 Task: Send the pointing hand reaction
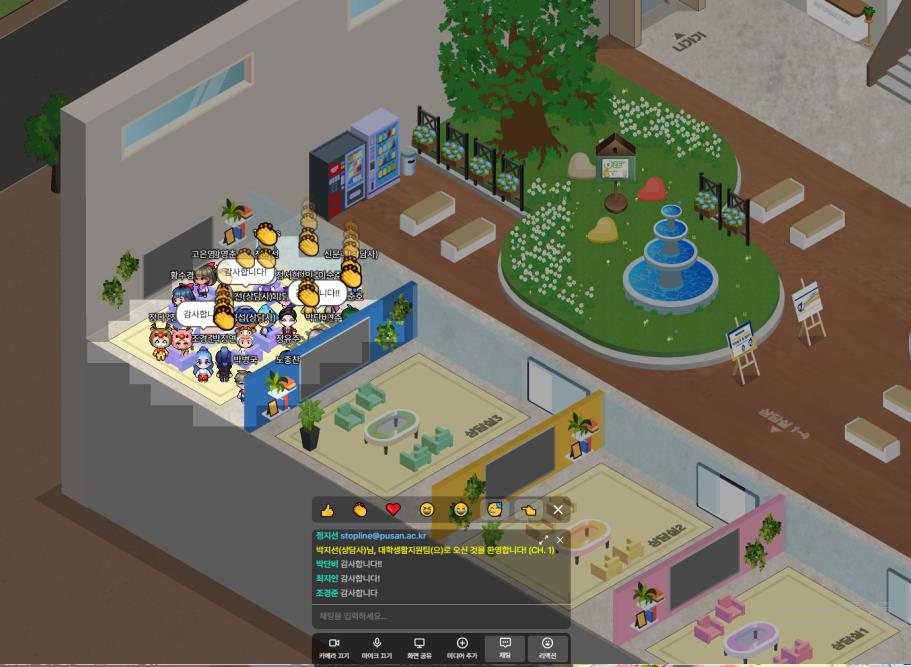click(x=528, y=510)
